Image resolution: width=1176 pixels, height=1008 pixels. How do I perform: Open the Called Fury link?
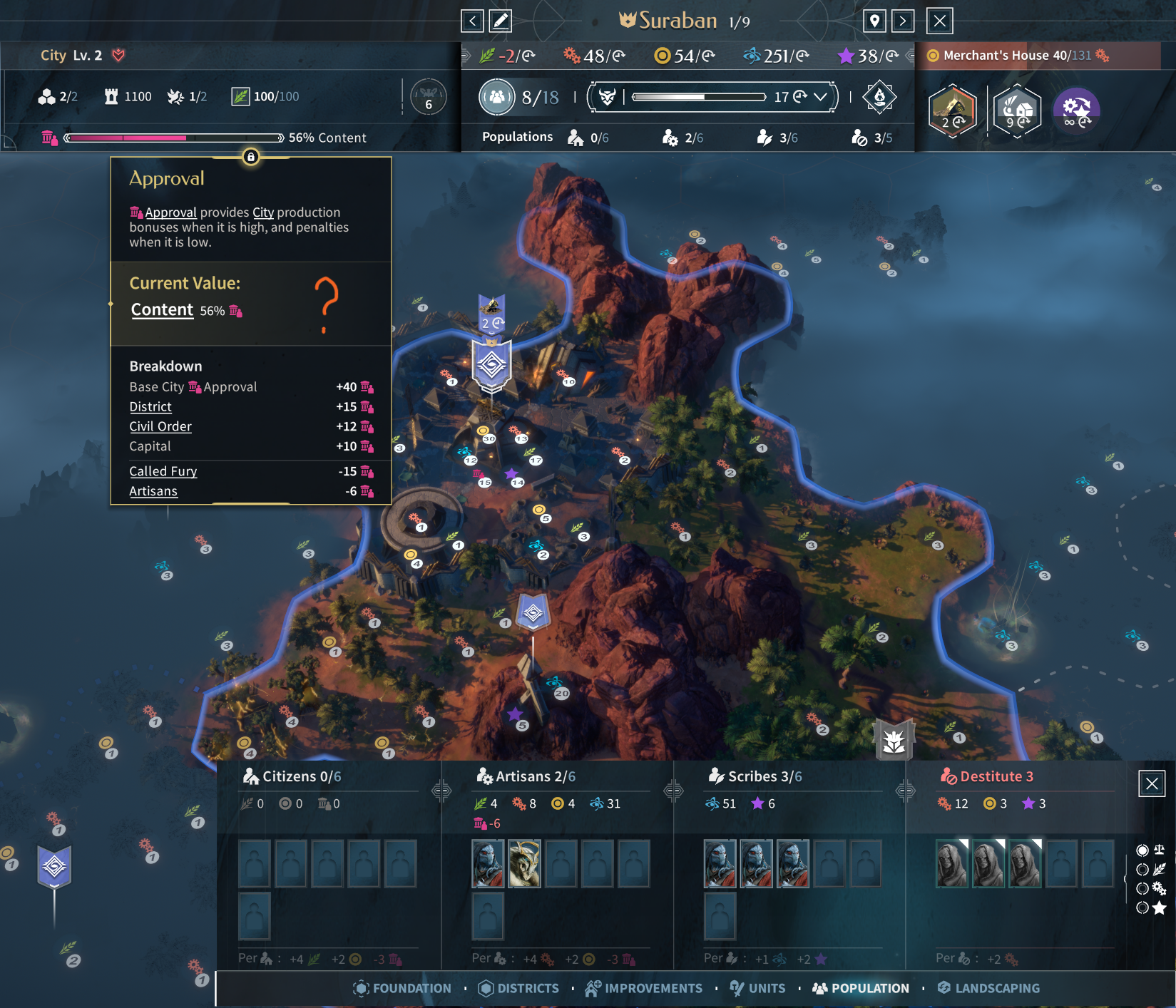point(163,472)
